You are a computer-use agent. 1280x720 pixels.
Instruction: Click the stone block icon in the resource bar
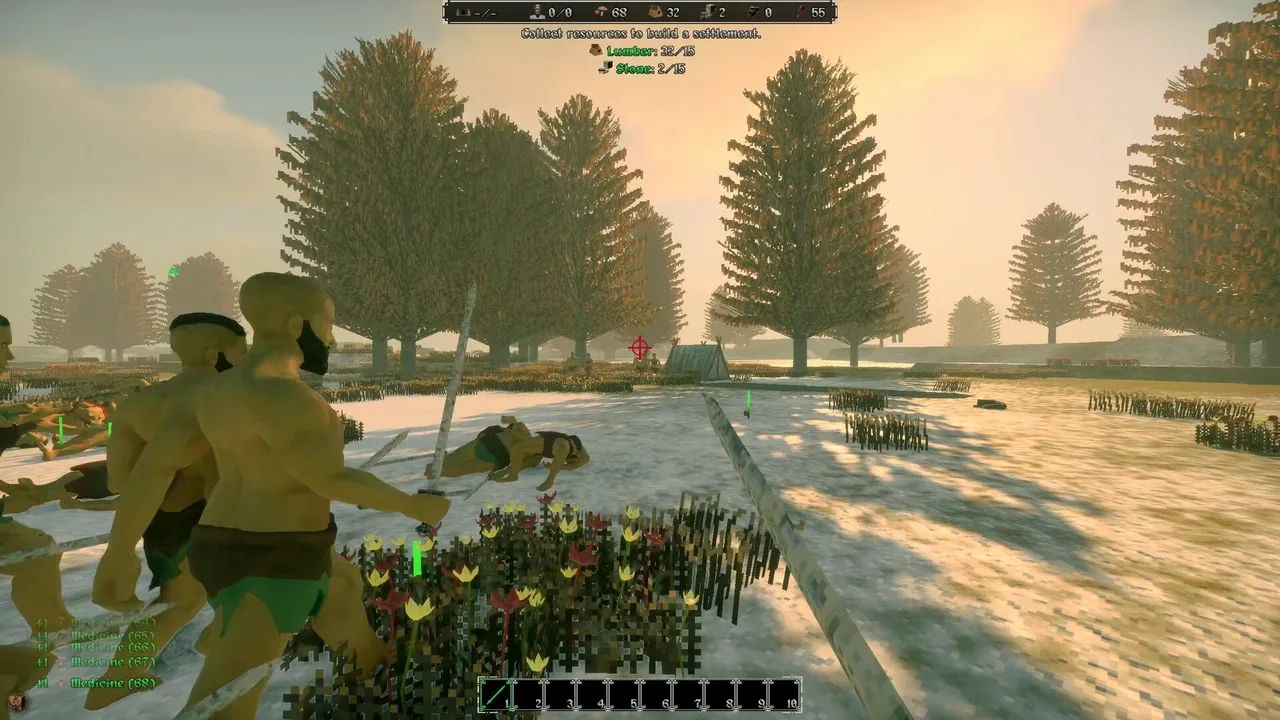coord(706,12)
